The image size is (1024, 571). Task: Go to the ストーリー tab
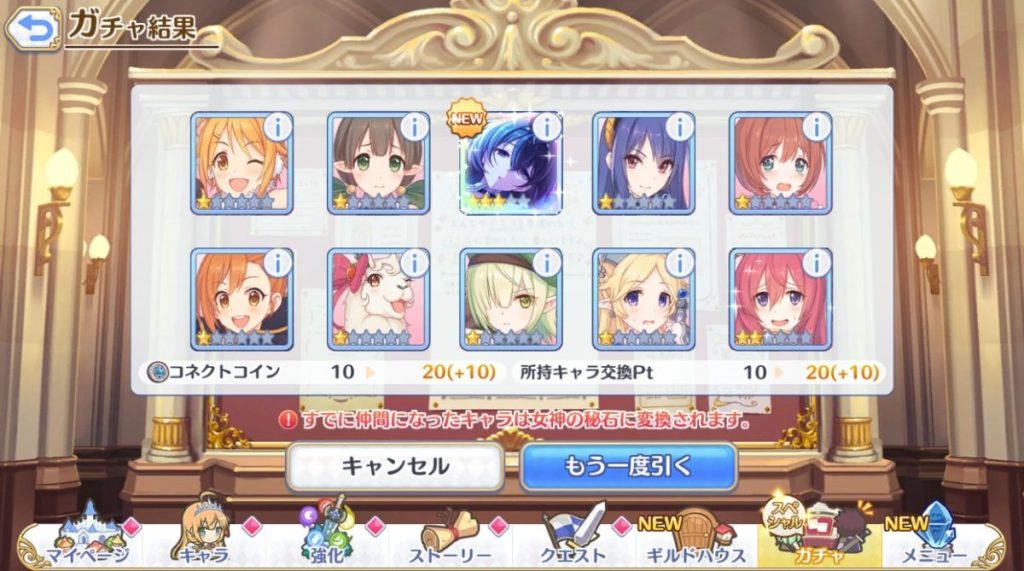click(452, 540)
